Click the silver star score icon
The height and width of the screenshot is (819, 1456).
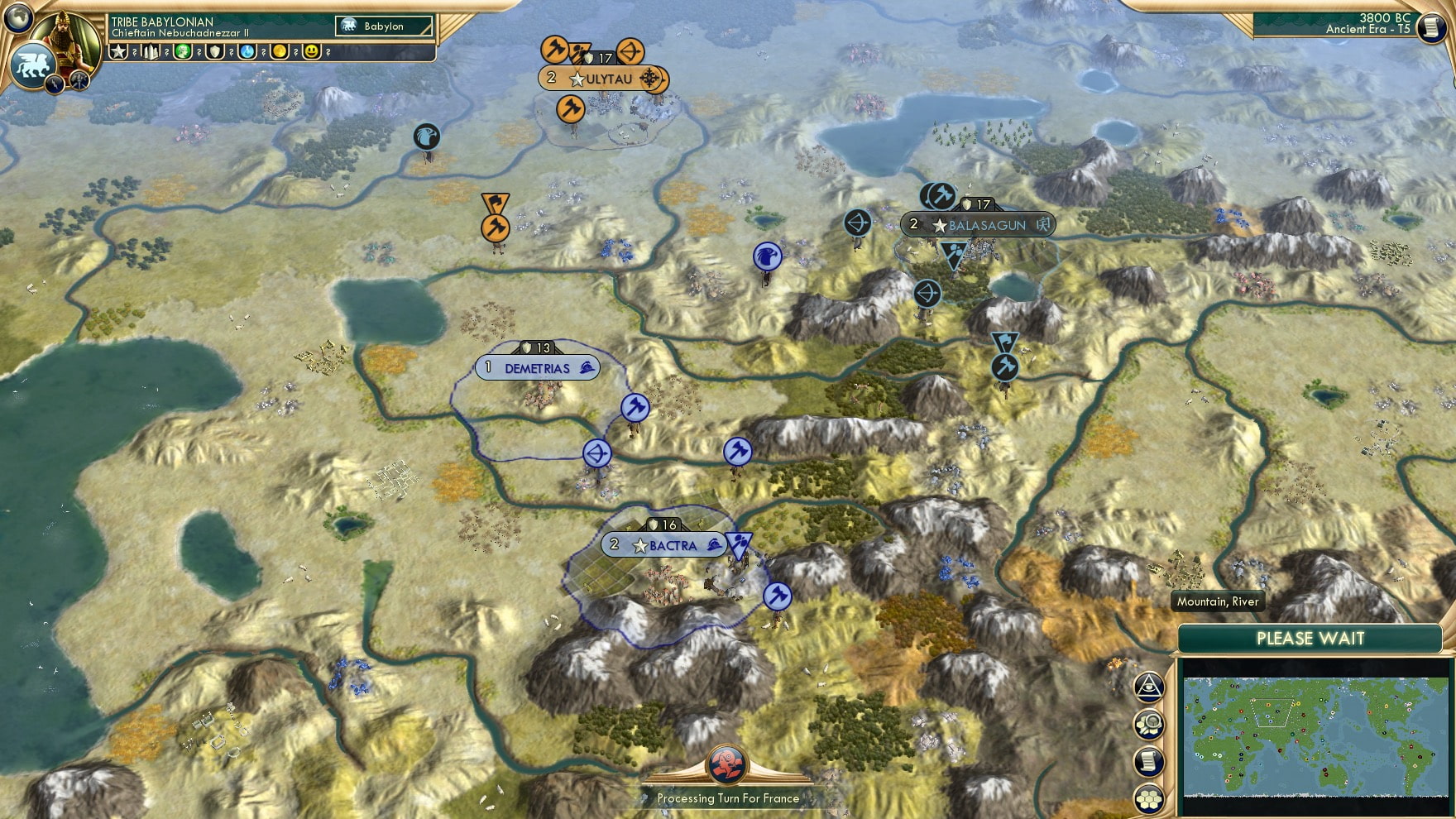[119, 52]
